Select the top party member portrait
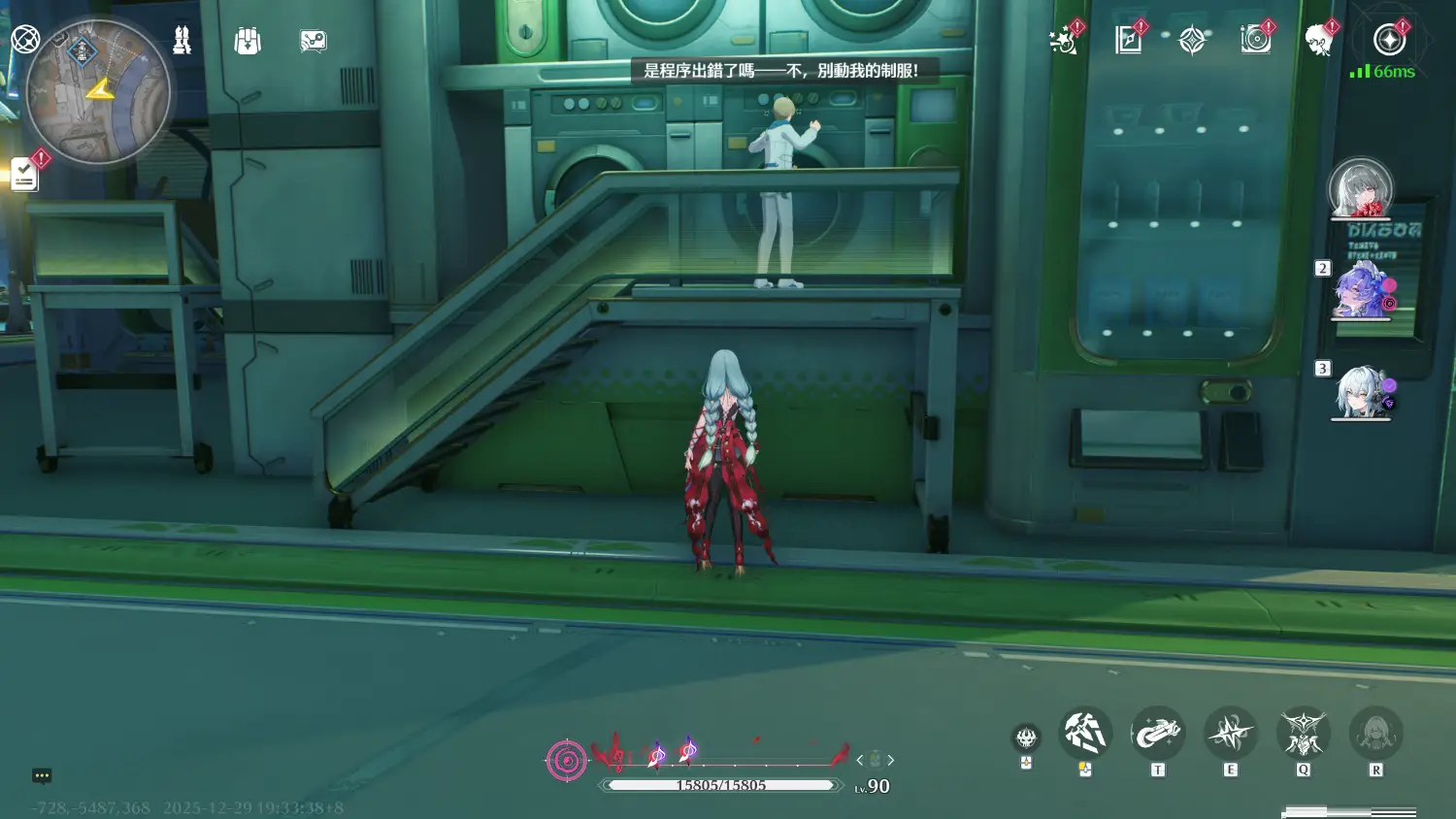 [1360, 188]
